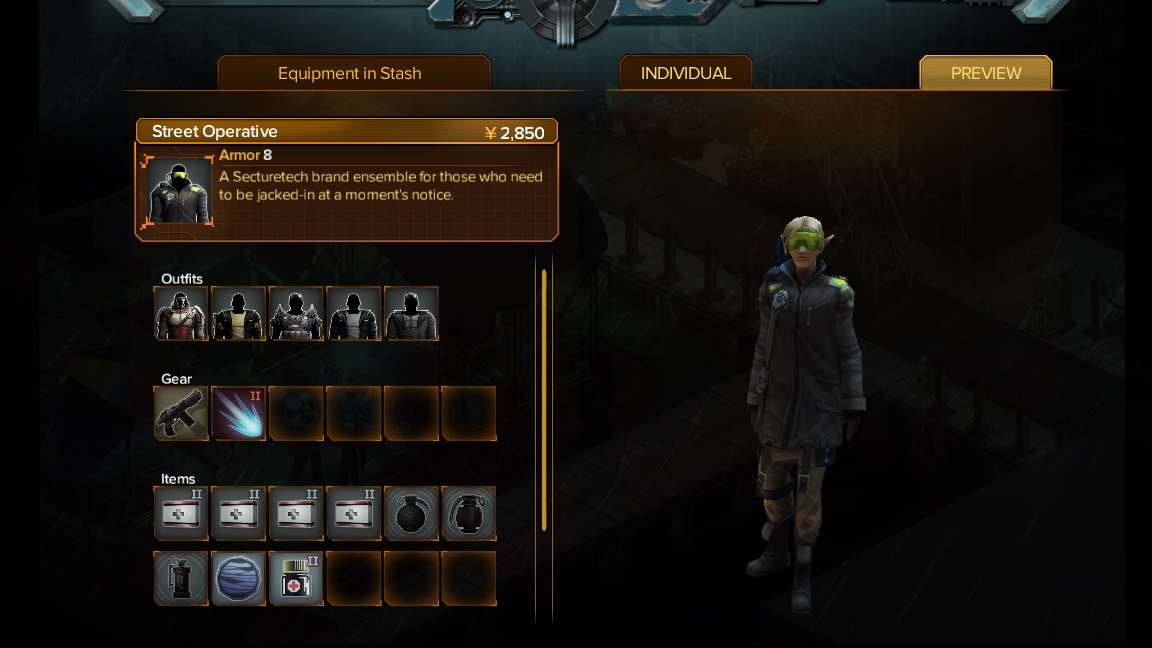Viewport: 1152px width, 648px height.
Task: Click the stash list scrollbar
Action: (x=544, y=400)
